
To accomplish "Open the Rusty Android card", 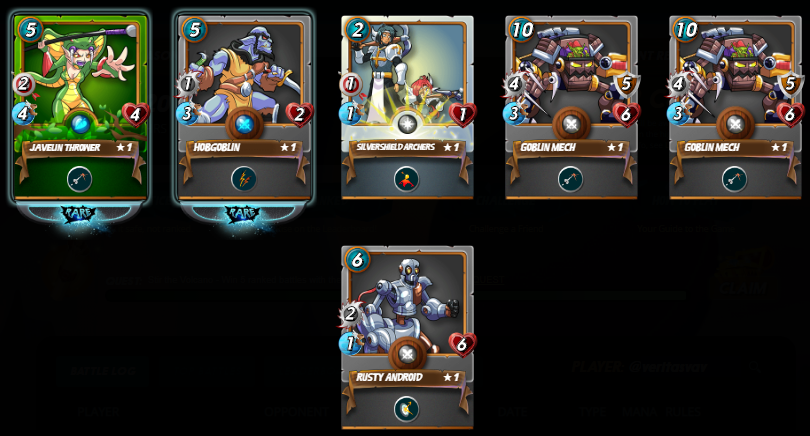I will (x=407, y=330).
